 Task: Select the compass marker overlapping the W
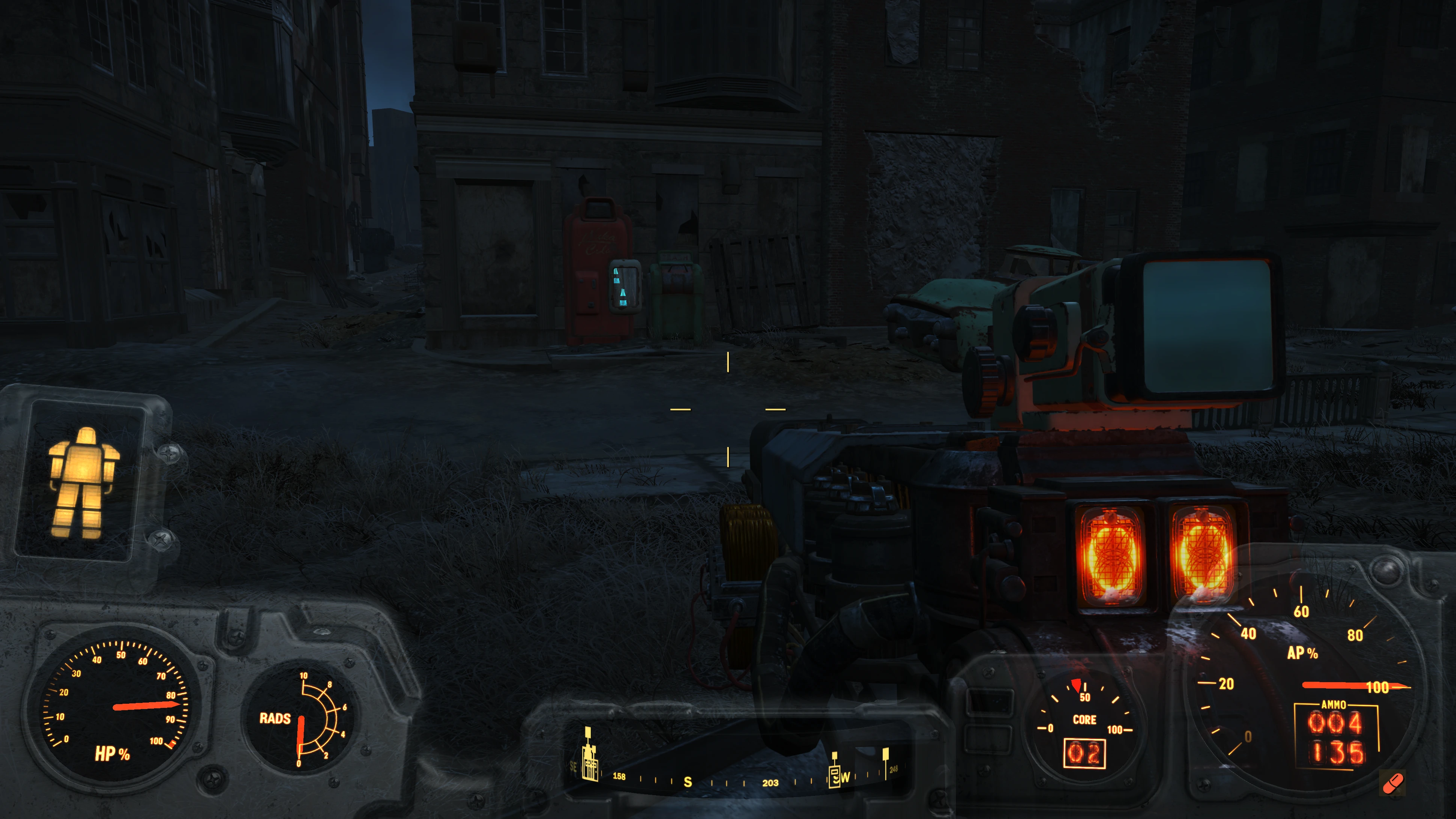[834, 773]
